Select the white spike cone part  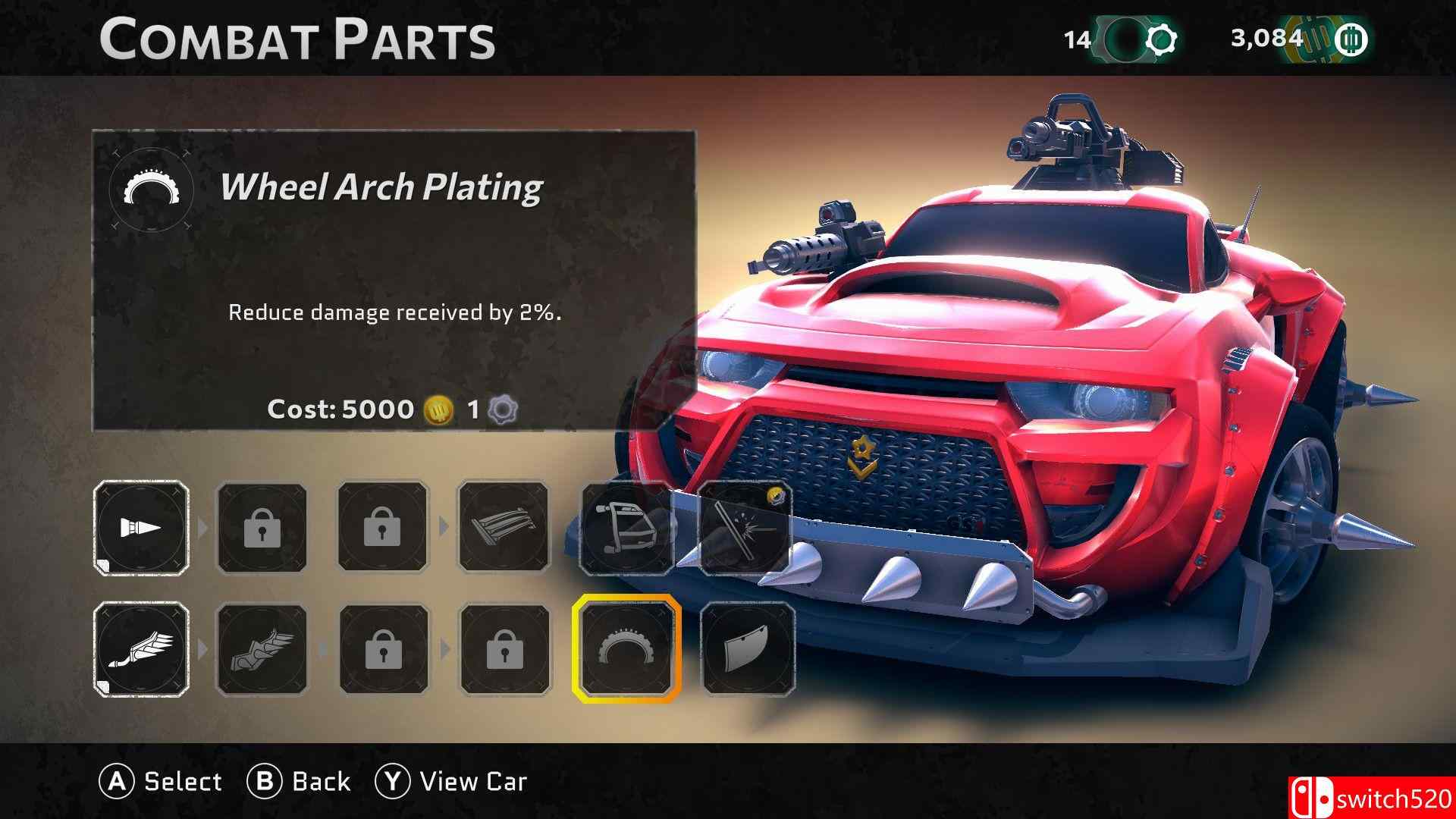tap(142, 528)
